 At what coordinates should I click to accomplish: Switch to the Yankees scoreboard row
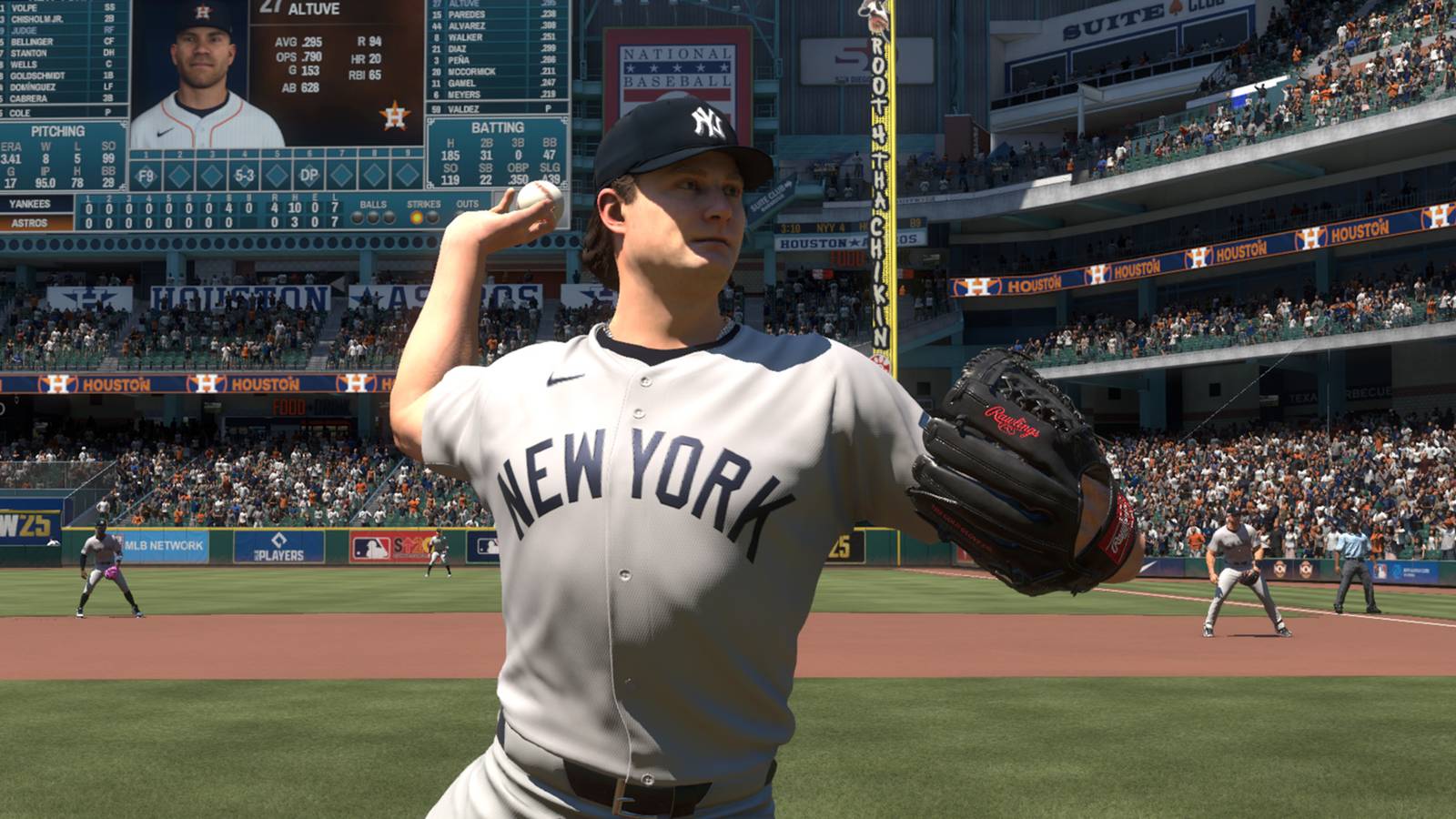30,204
